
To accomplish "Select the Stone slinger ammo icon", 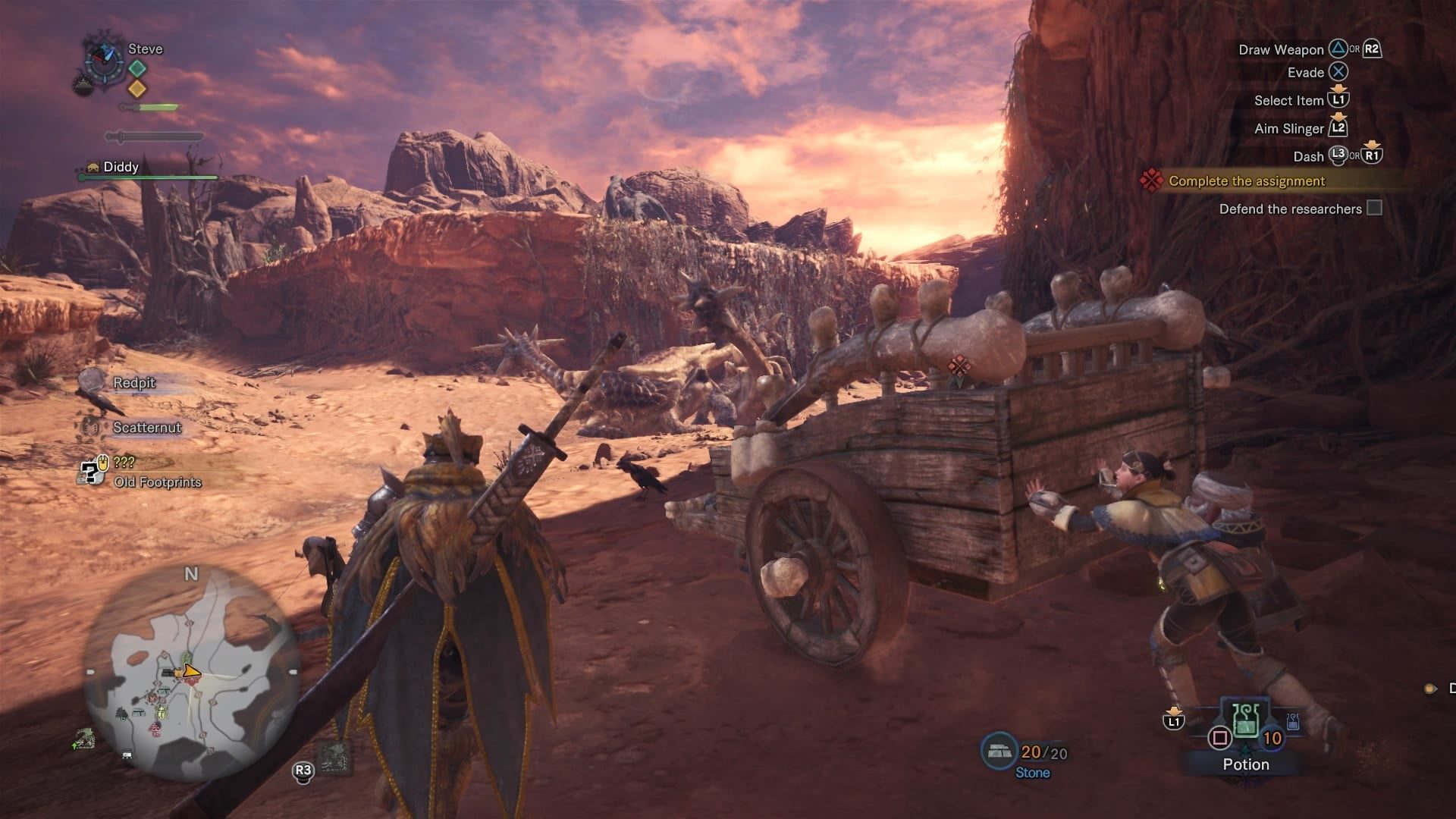I will click(x=999, y=752).
